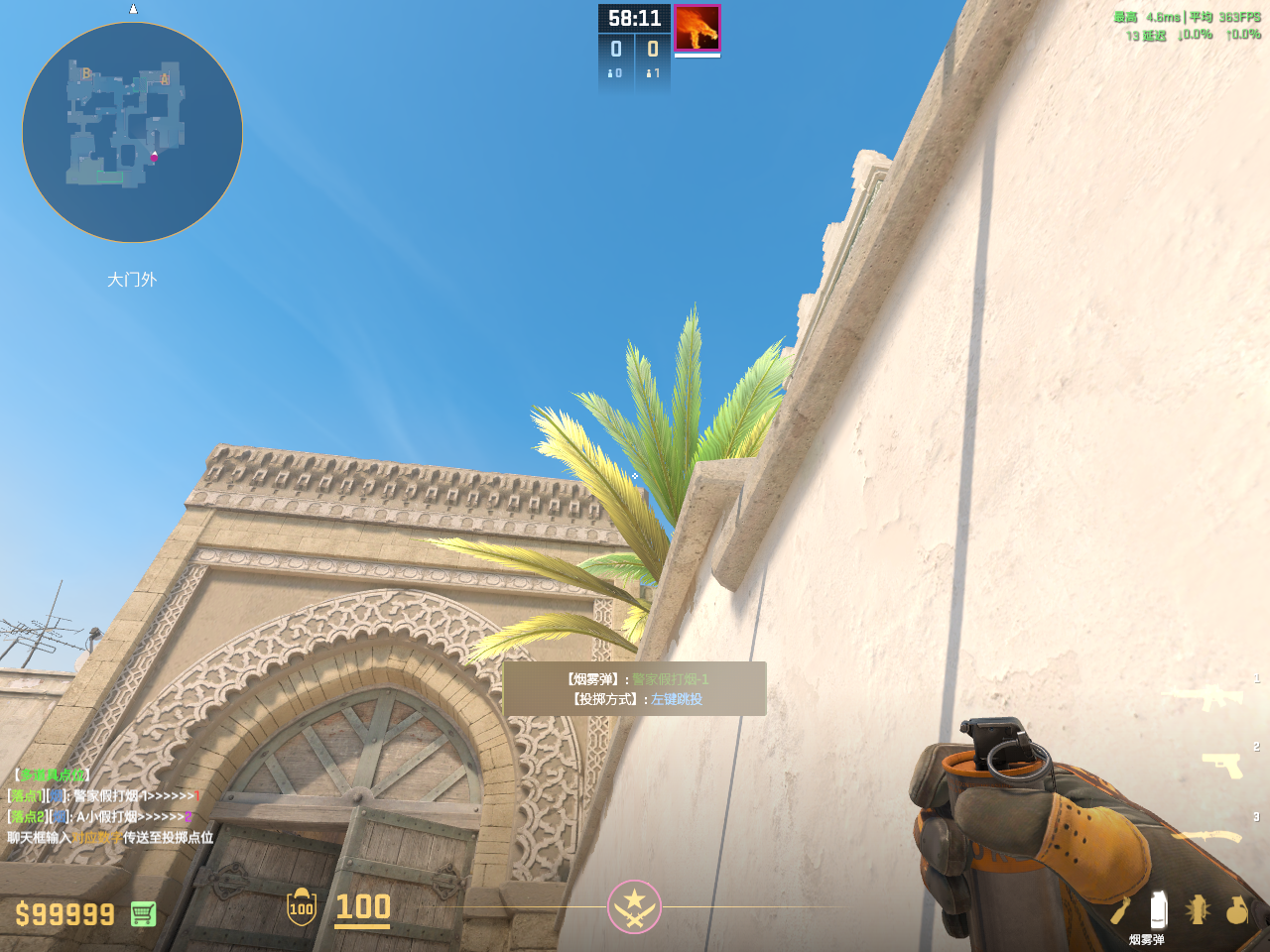Select the highlighted smoke grenade icon
This screenshot has height=952, width=1270.
coord(1157,909)
